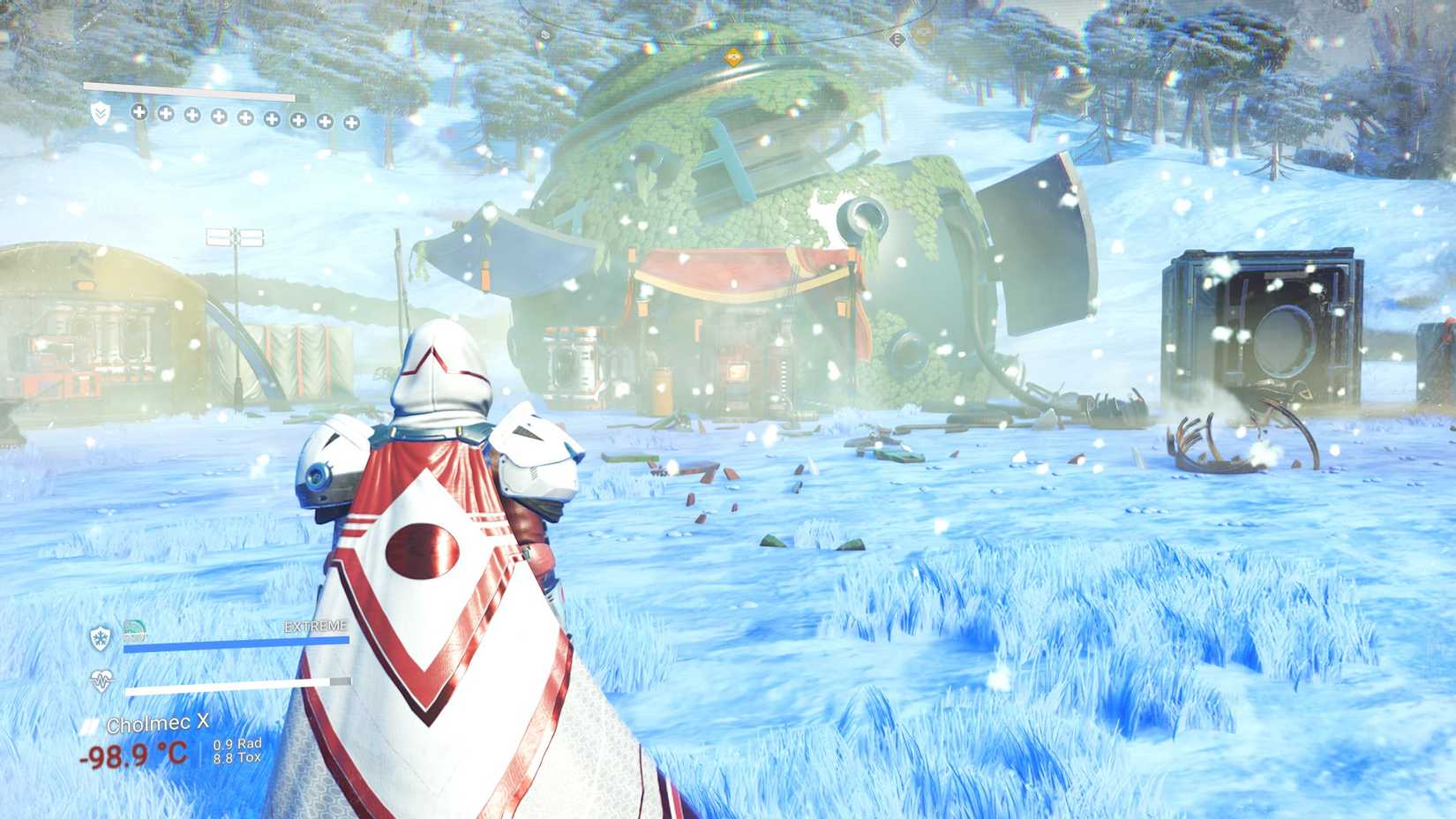Click the chevron shield armor icon top-left
The image size is (1456, 819).
[101, 113]
